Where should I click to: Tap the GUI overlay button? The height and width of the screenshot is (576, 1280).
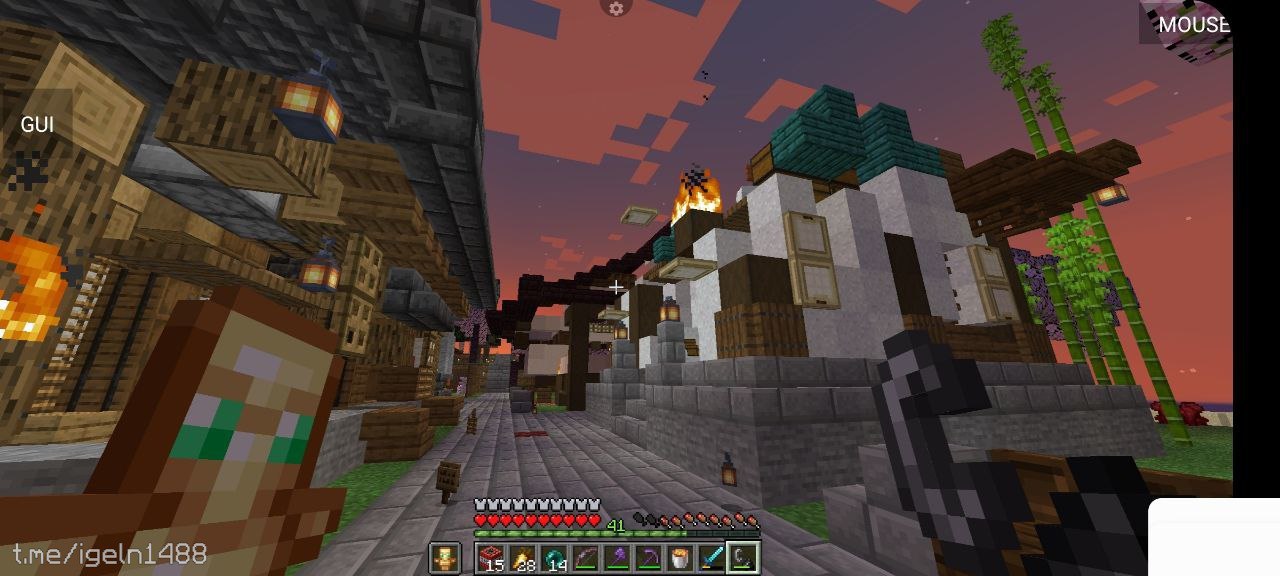[x=37, y=125]
